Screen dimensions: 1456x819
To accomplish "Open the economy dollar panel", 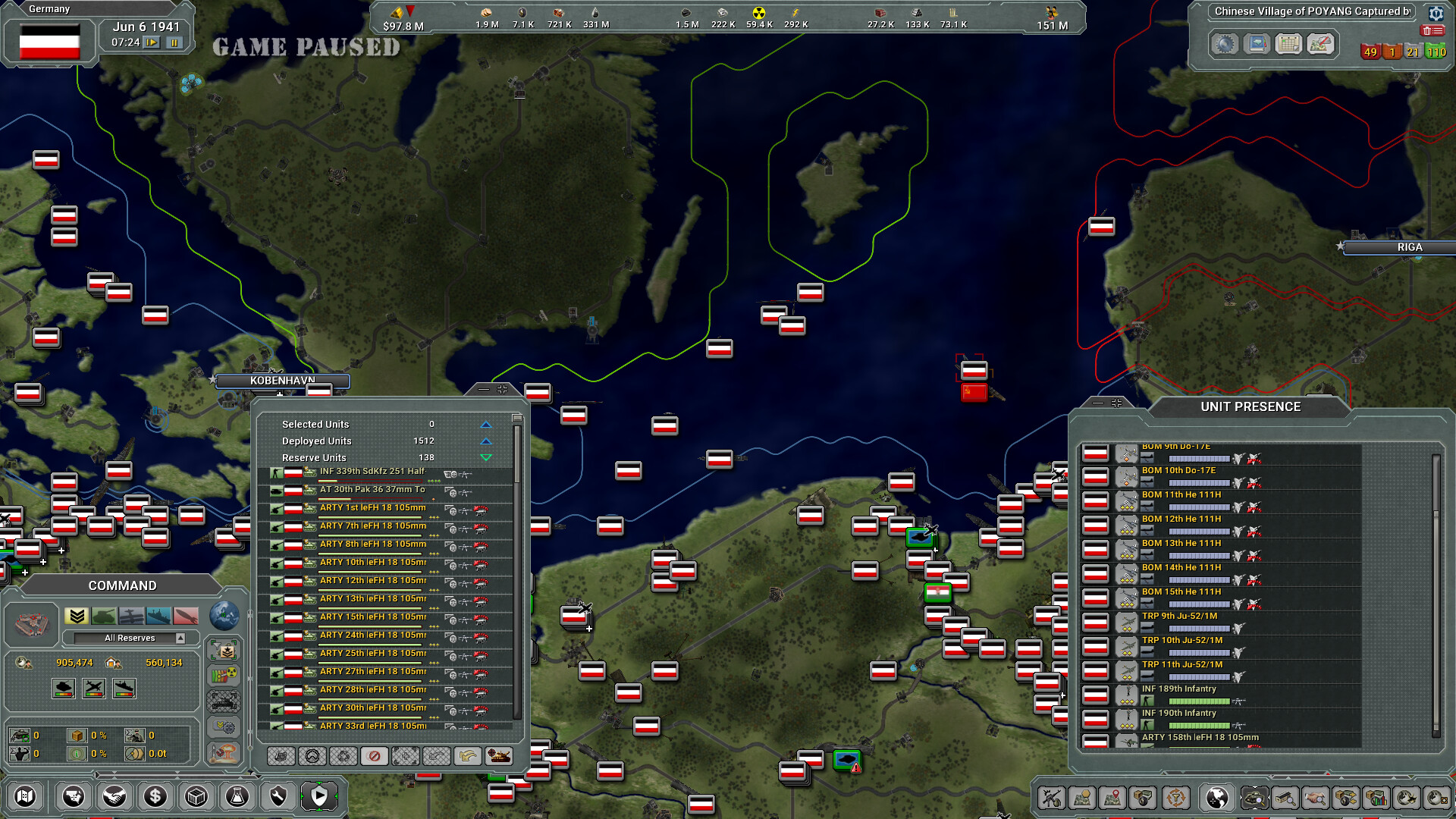I will (155, 796).
